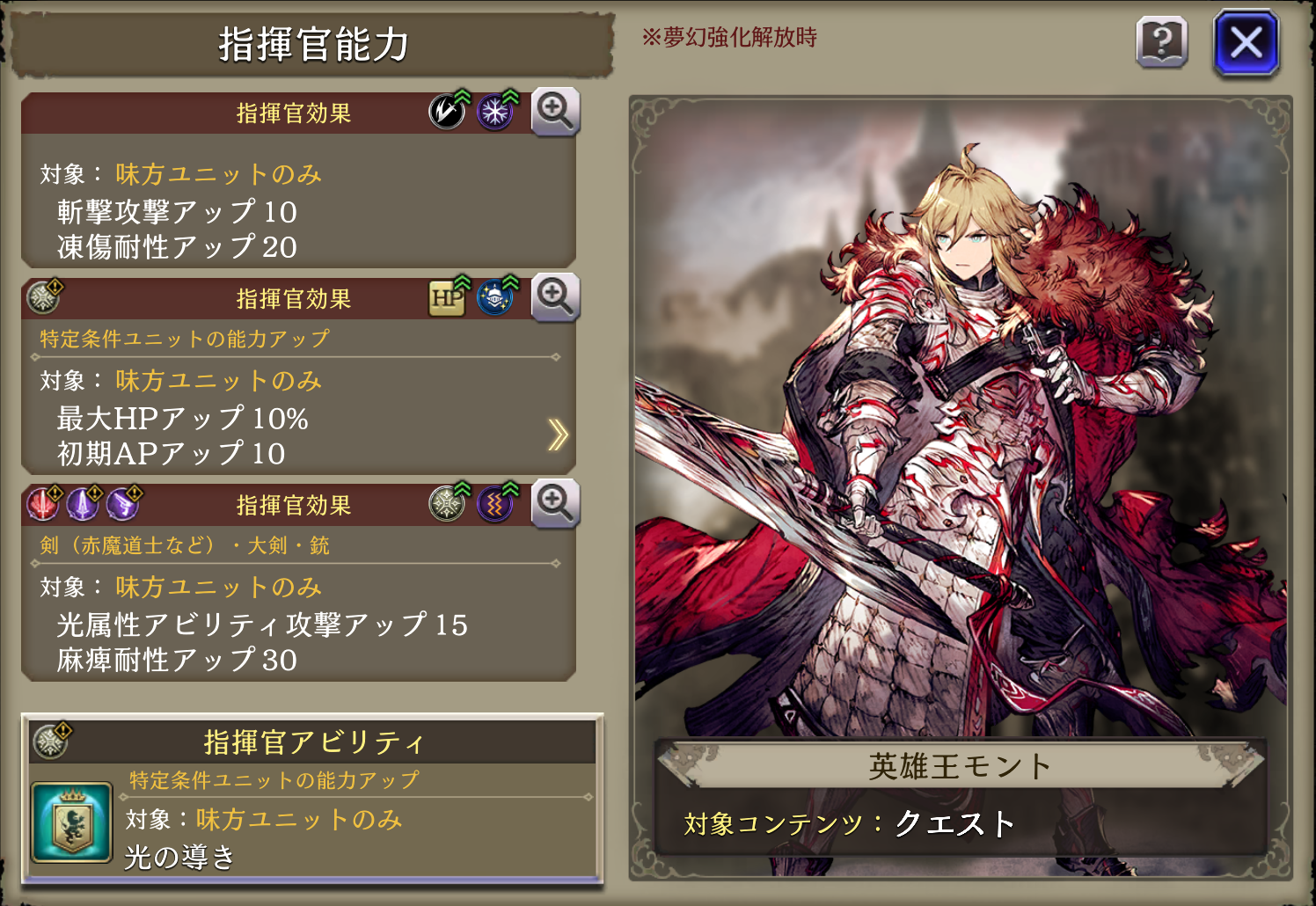Show next page with the yellow chevron arrow
Image resolution: width=1316 pixels, height=906 pixels.
558,435
